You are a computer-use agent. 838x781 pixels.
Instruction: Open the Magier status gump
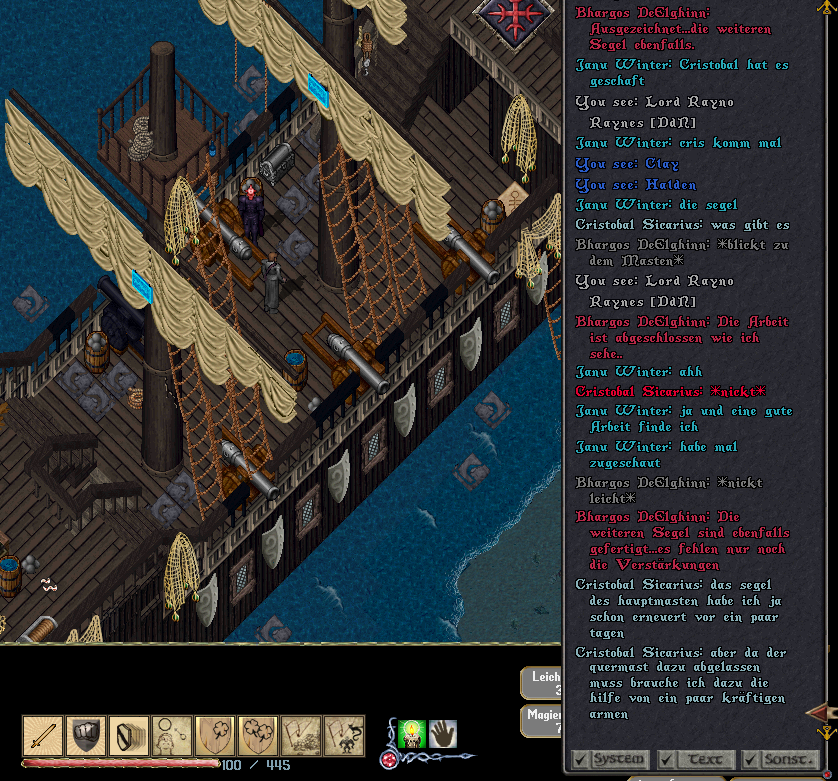click(542, 720)
